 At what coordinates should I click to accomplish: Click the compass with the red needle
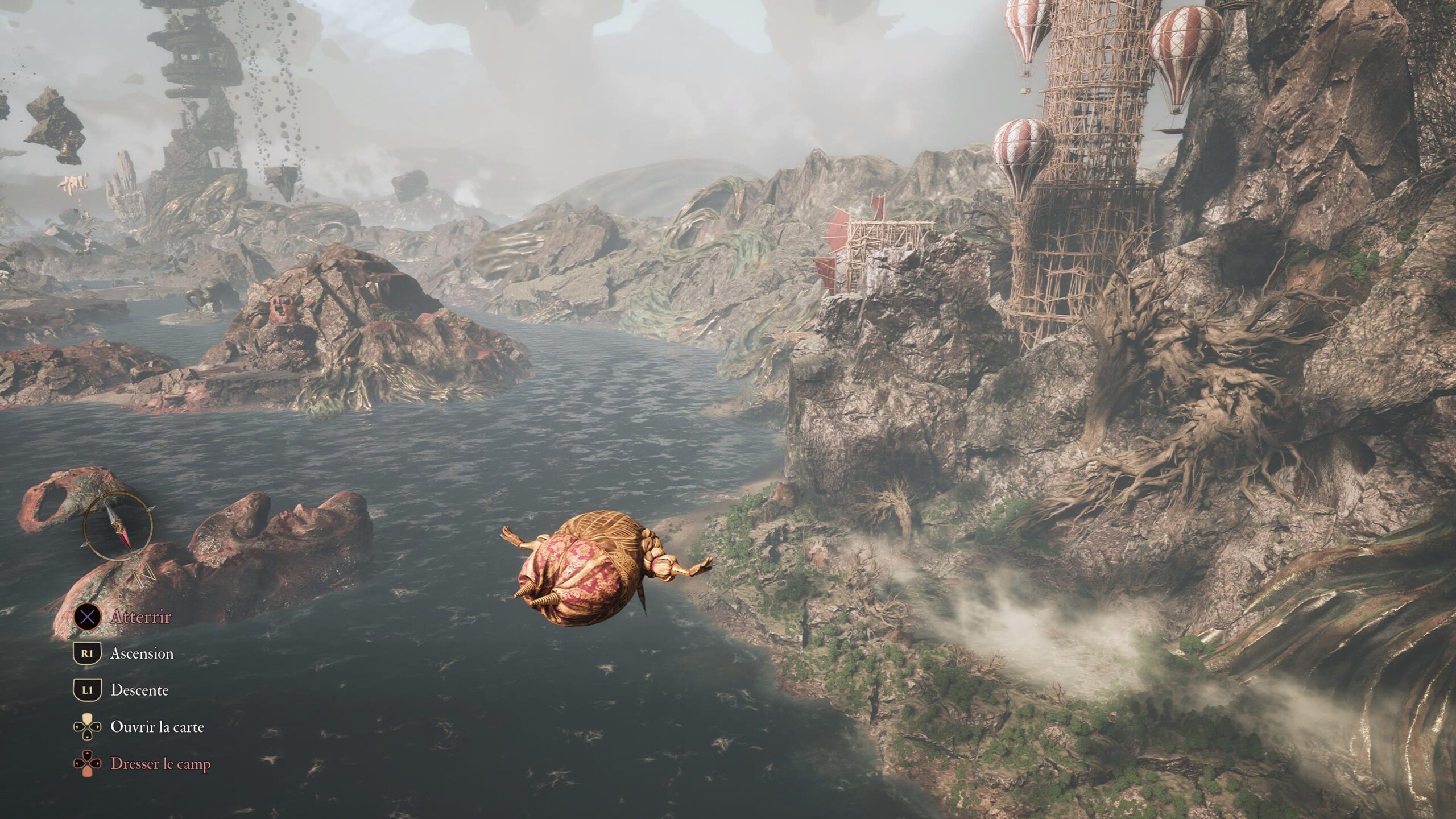[119, 527]
